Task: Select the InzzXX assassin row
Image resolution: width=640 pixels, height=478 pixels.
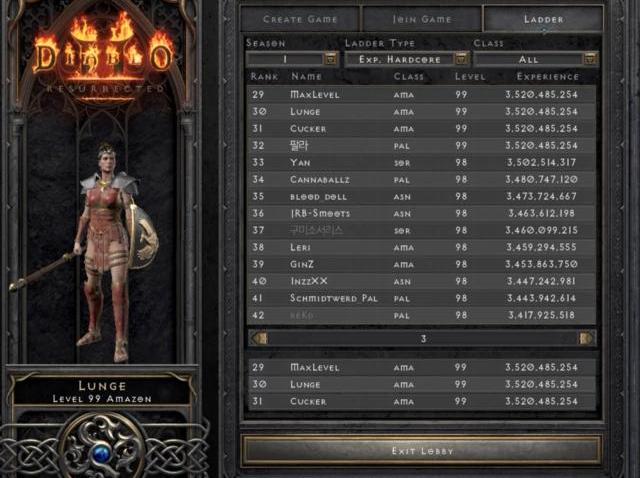Action: (421, 281)
